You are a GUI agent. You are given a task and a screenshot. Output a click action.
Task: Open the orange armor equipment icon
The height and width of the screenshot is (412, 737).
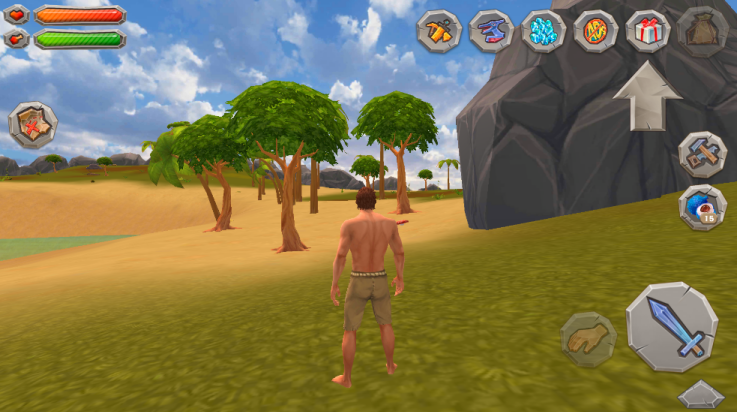point(439,30)
